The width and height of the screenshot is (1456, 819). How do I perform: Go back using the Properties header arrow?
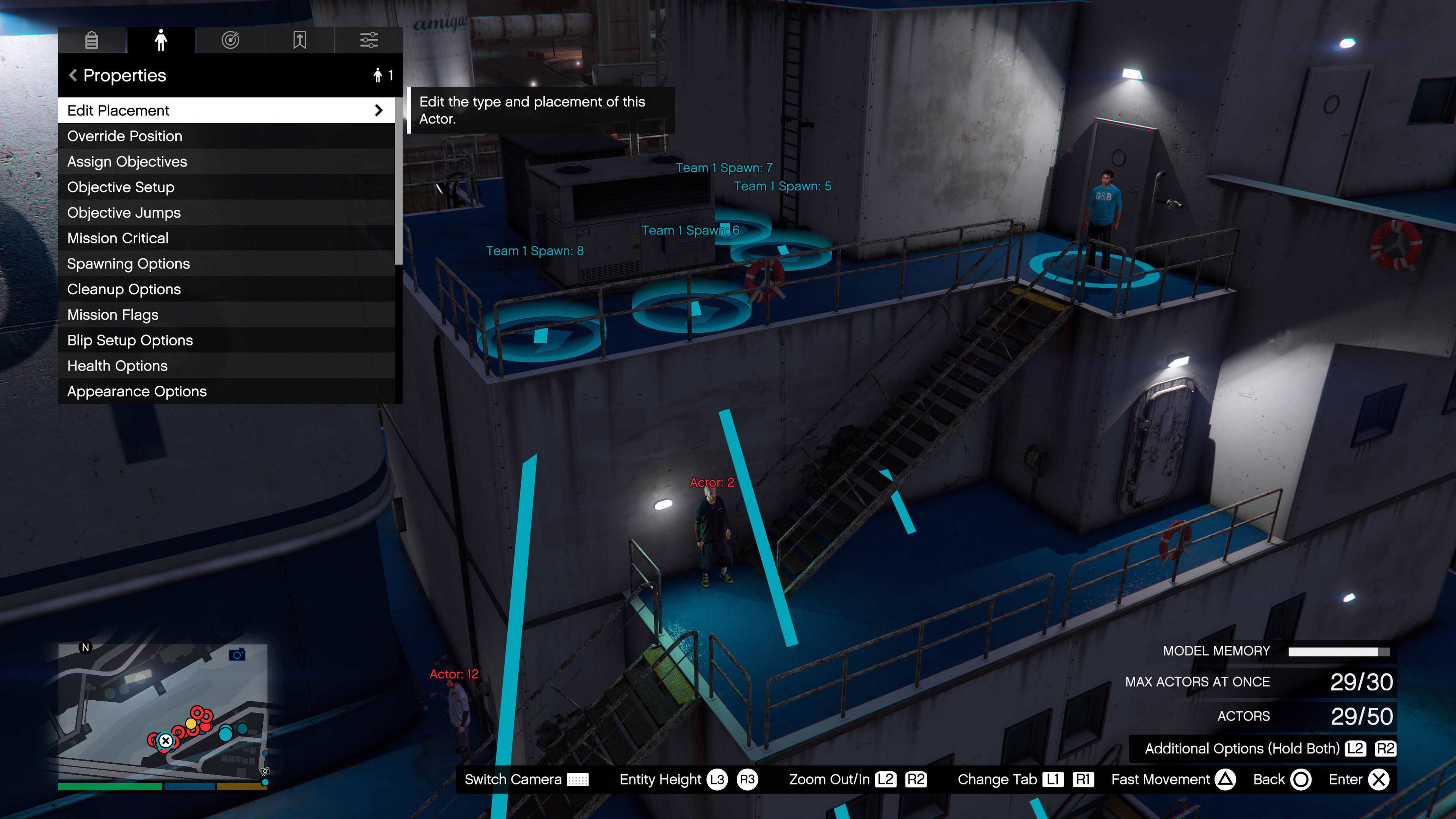[x=73, y=75]
